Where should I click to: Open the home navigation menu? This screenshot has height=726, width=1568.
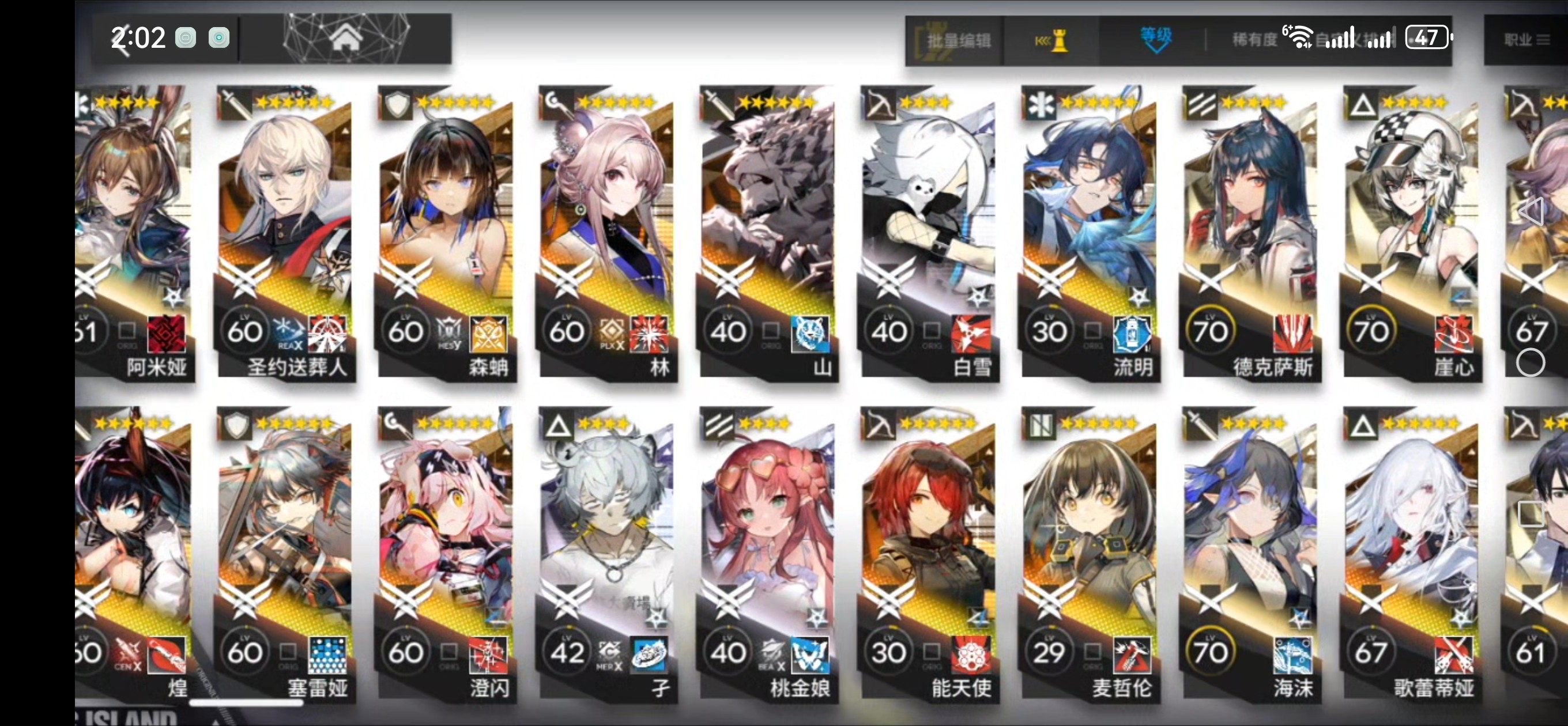coord(346,39)
